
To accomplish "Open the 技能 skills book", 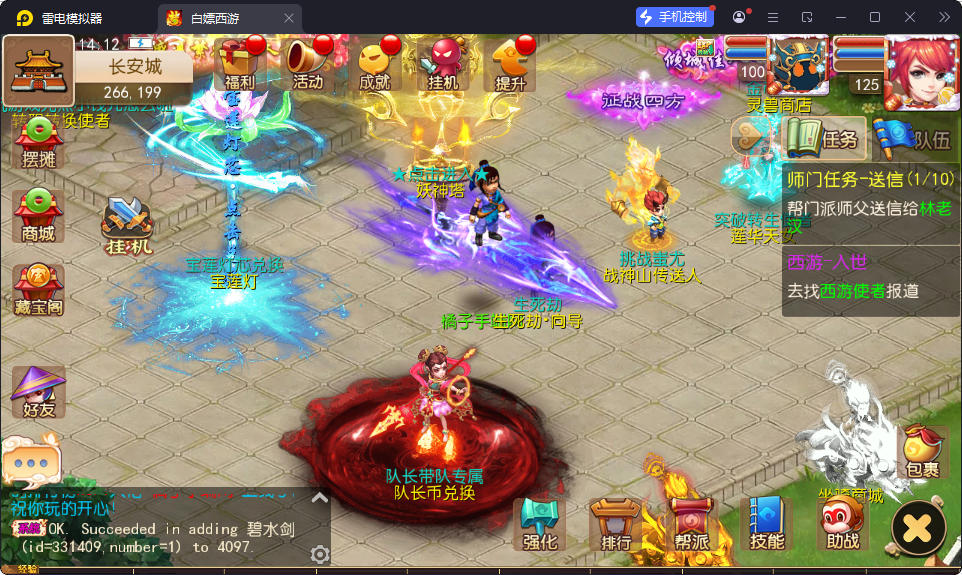I will point(767,523).
